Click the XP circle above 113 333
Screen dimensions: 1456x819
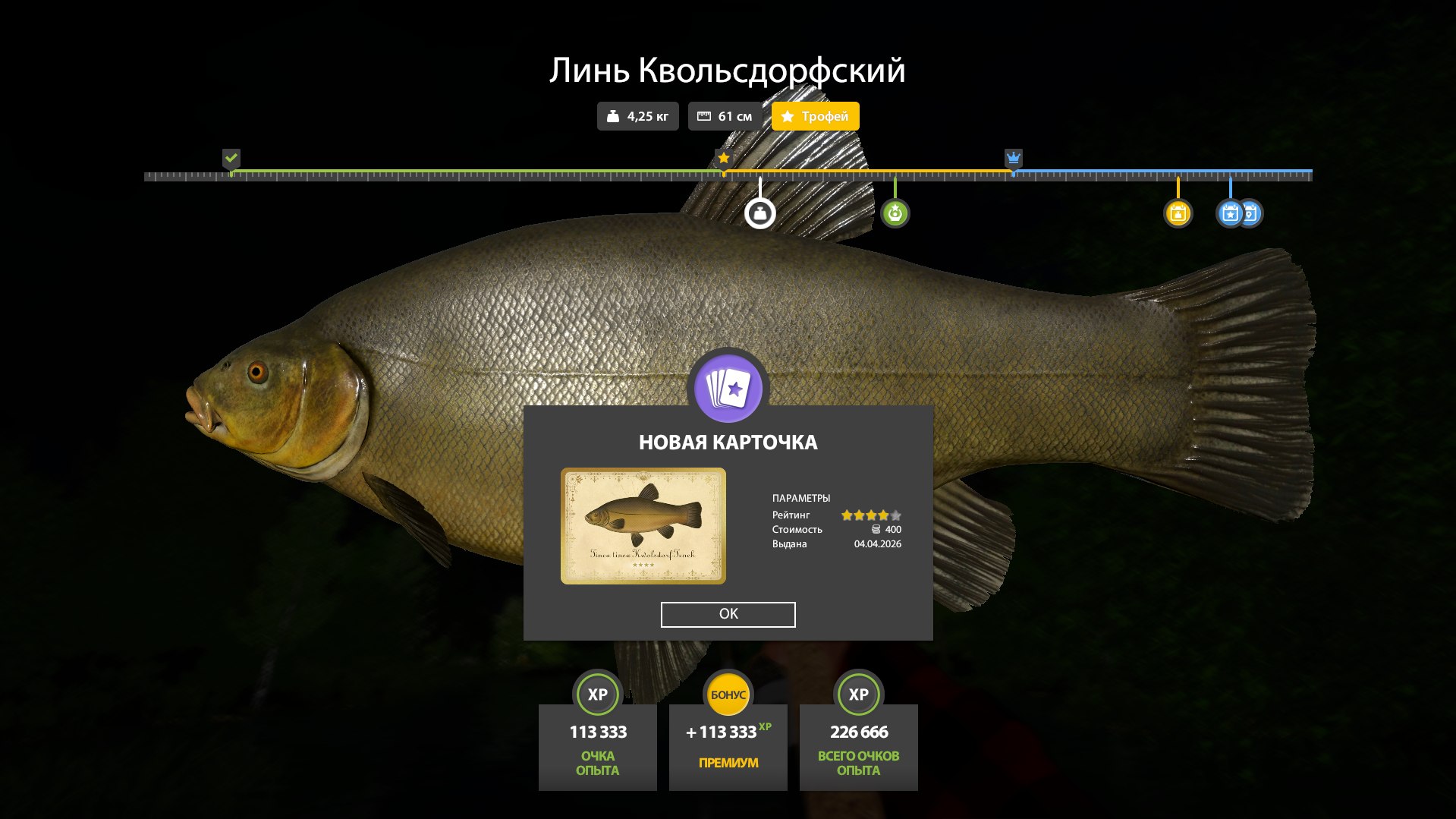click(597, 694)
